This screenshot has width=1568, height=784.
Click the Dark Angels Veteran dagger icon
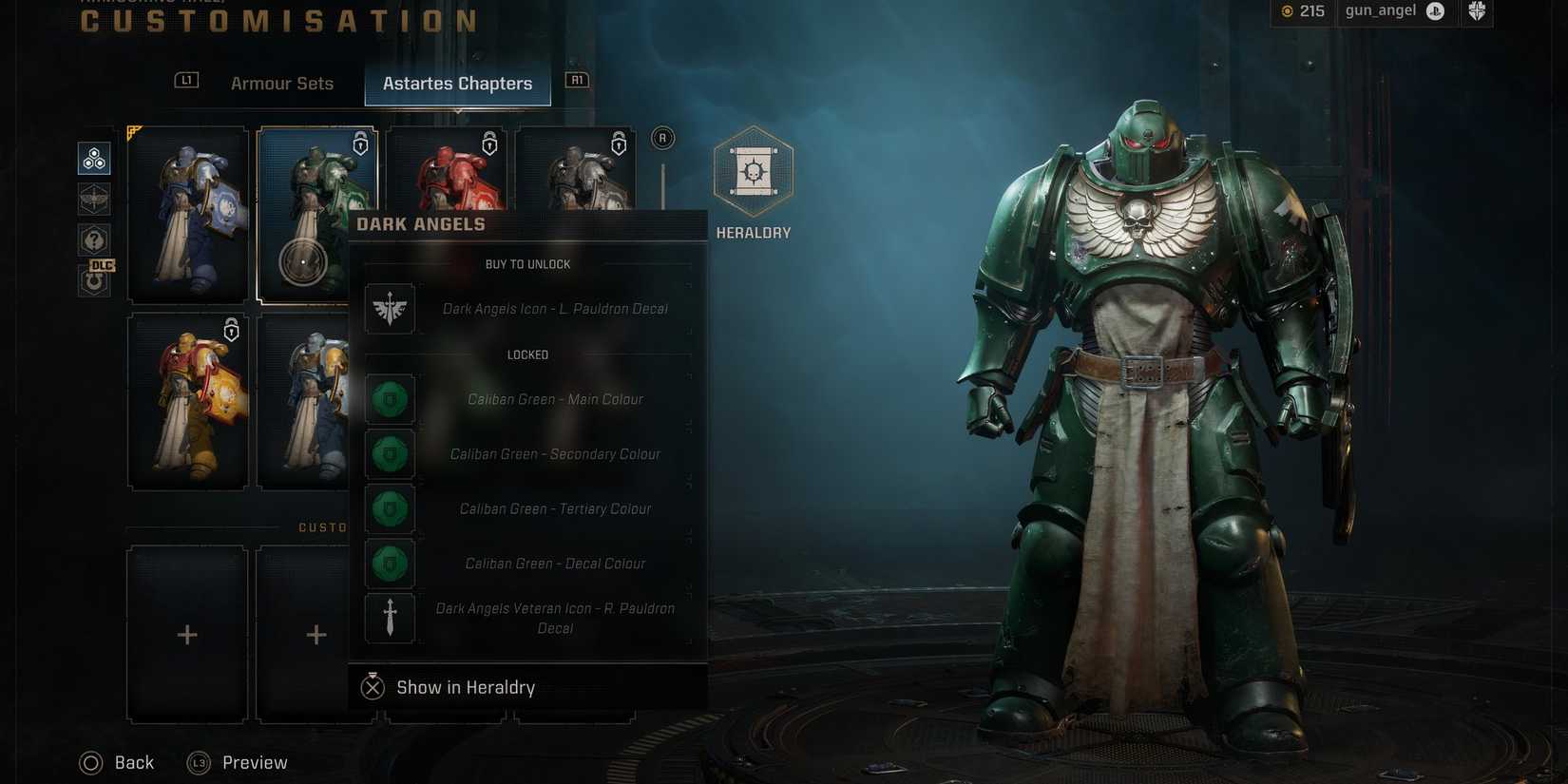[390, 618]
